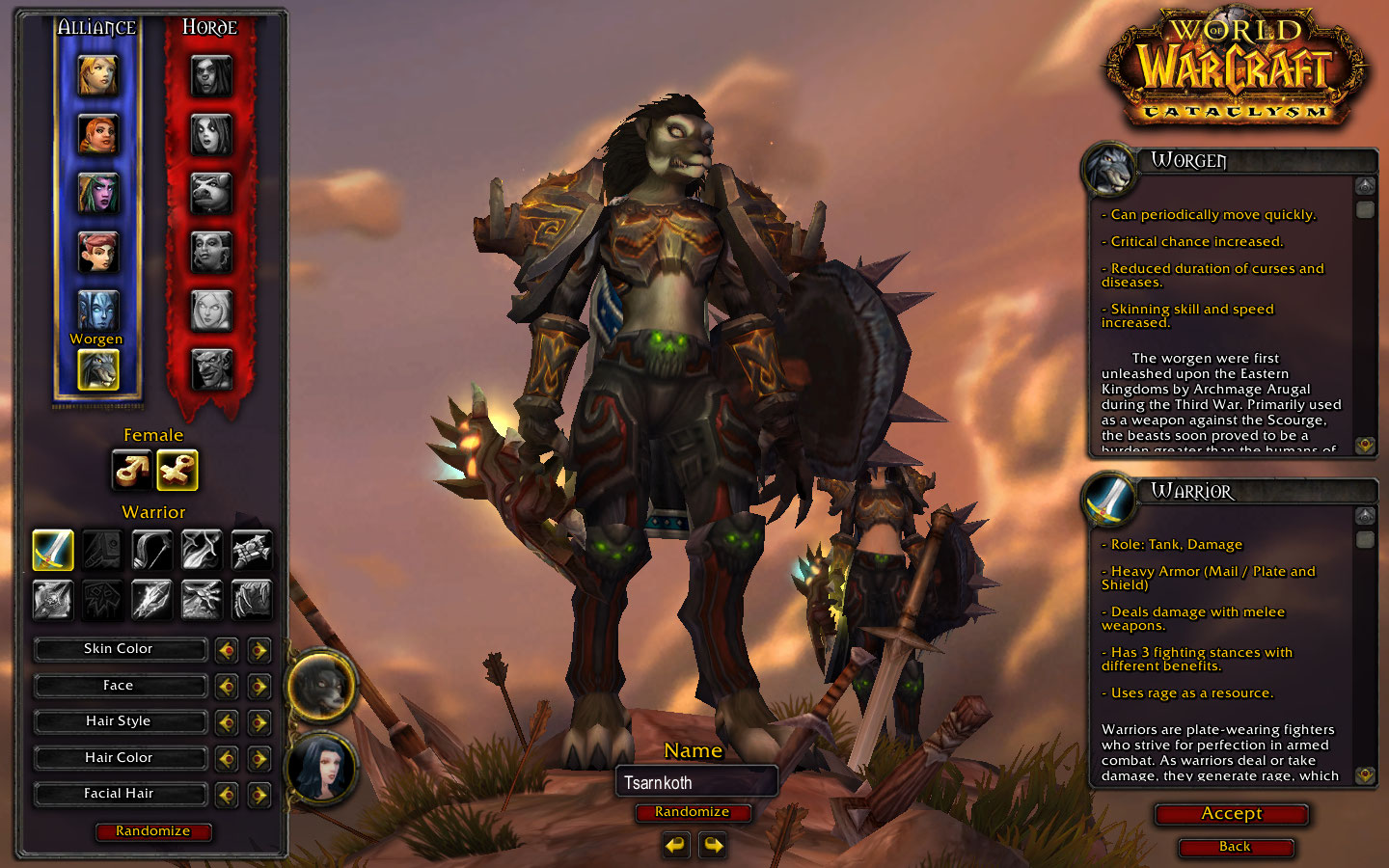
Task: Rotate the character model left
Action: click(x=675, y=846)
